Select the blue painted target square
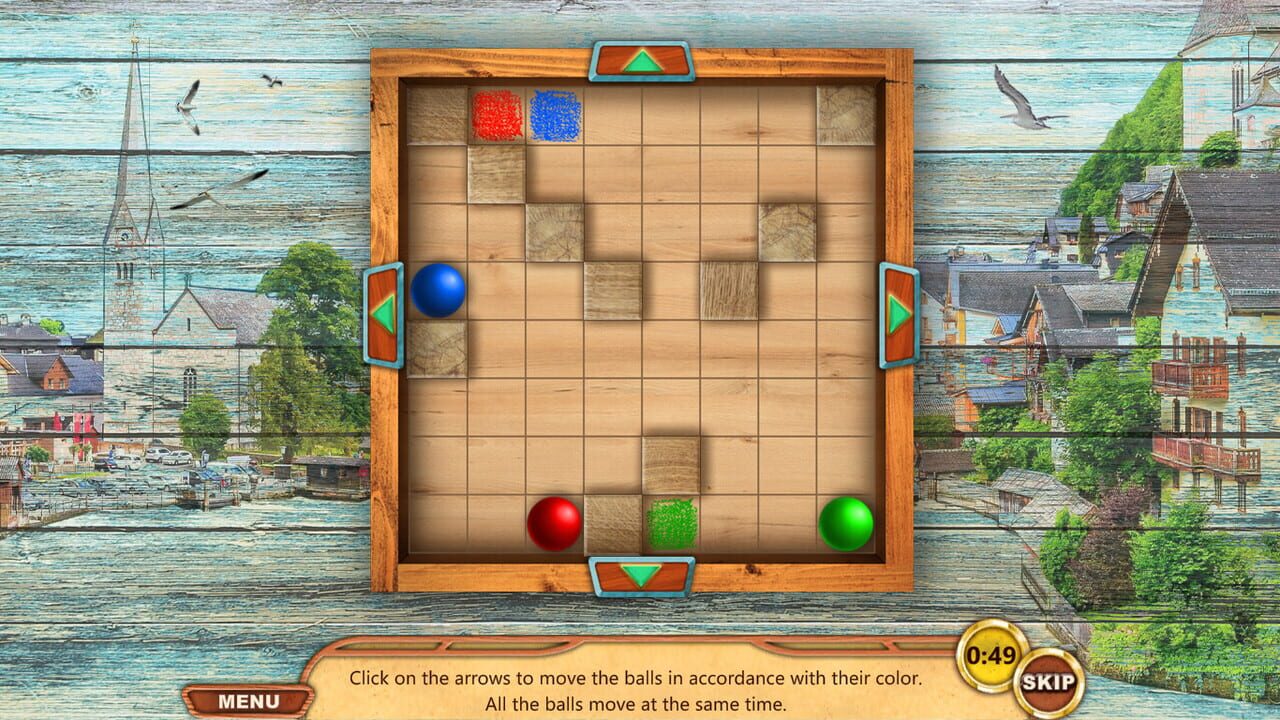 coord(557,116)
